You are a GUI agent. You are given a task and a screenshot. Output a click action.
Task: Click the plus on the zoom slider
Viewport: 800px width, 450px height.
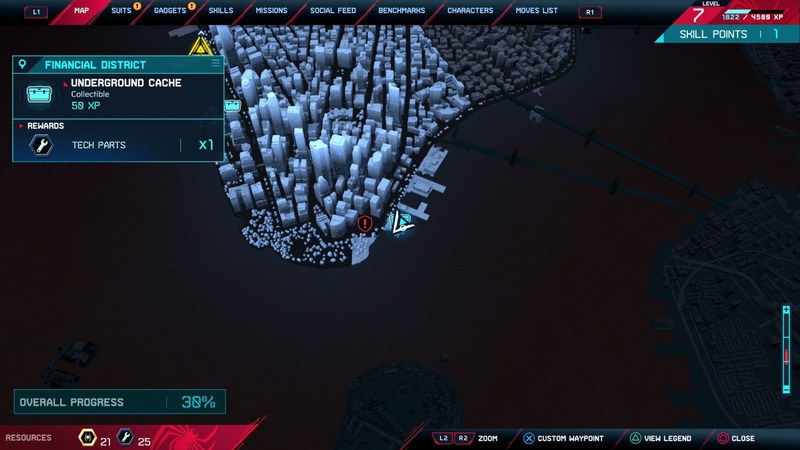point(787,310)
